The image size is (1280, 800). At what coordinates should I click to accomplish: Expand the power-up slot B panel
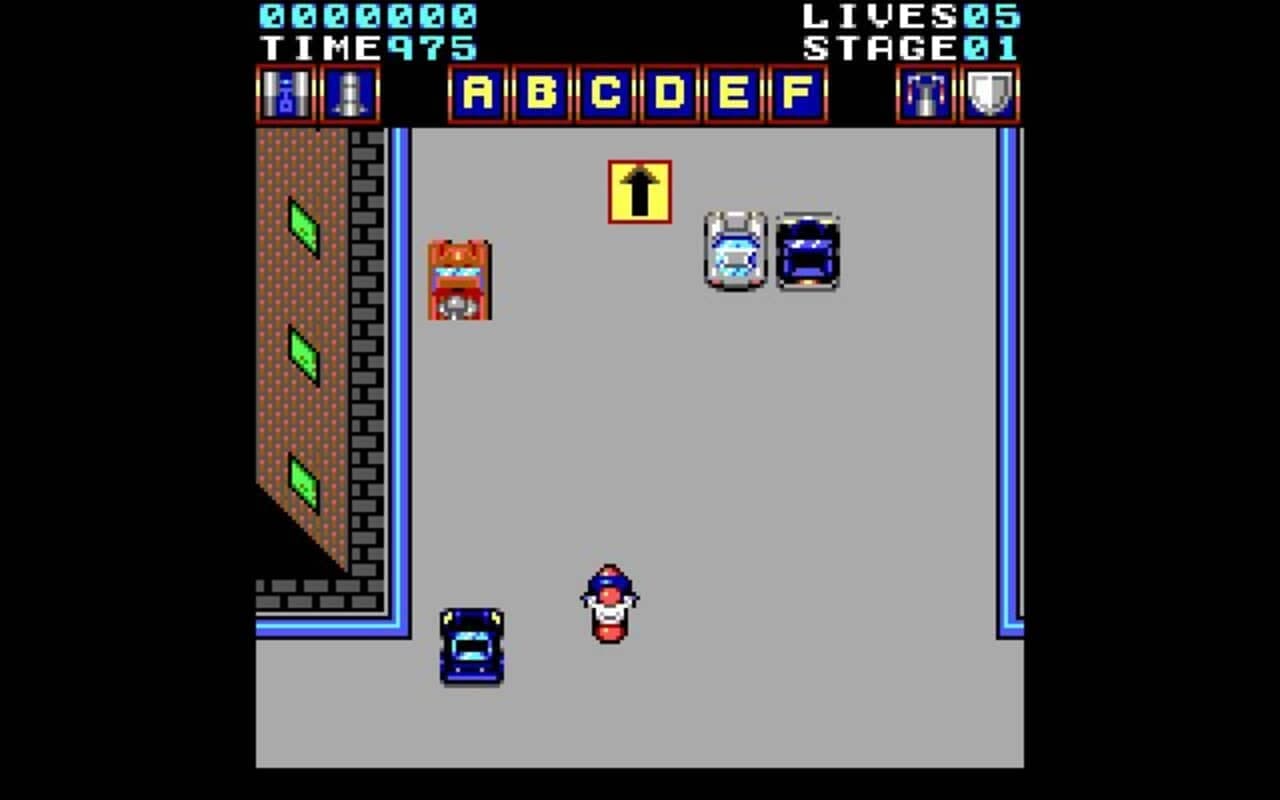click(545, 95)
